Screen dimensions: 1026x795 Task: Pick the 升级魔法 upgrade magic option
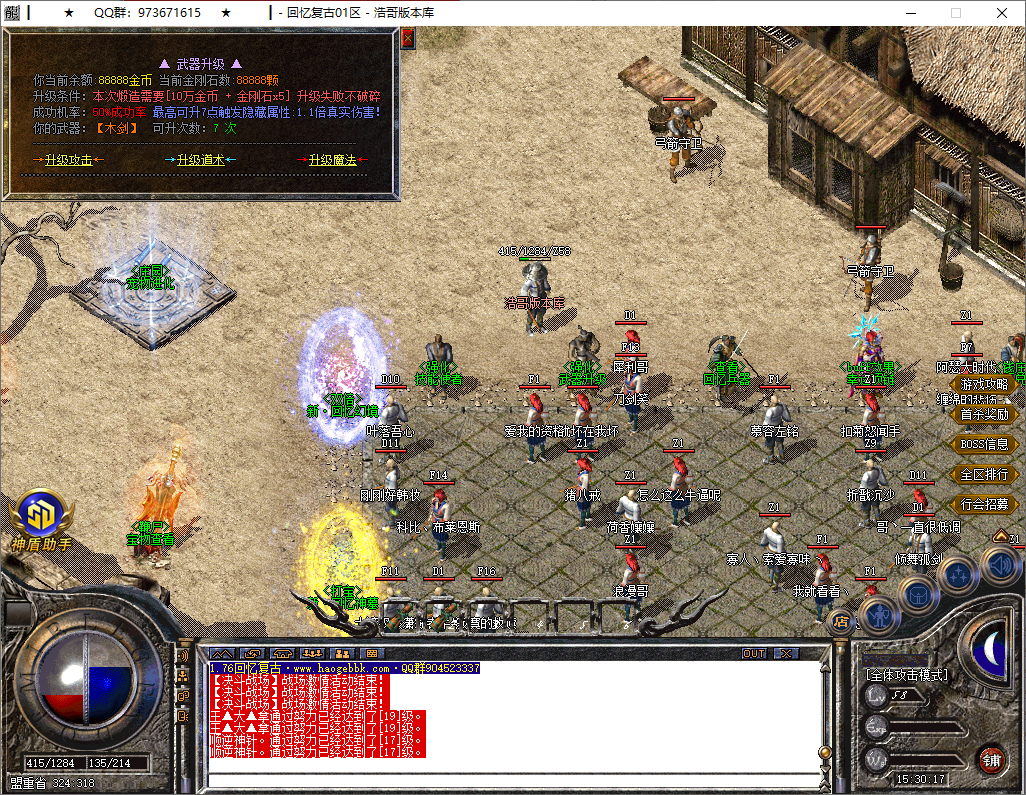[x=332, y=160]
